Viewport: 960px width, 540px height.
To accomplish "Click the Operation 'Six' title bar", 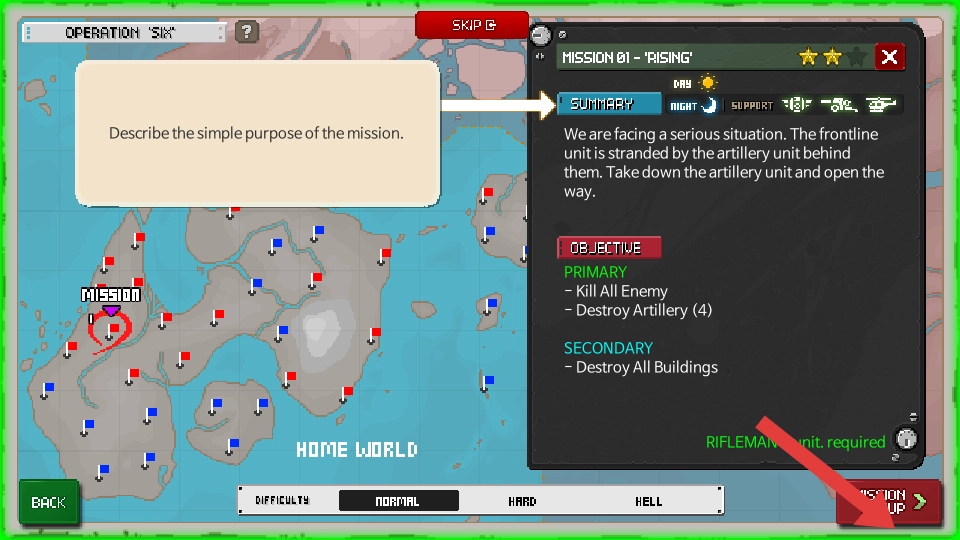I will tap(124, 33).
